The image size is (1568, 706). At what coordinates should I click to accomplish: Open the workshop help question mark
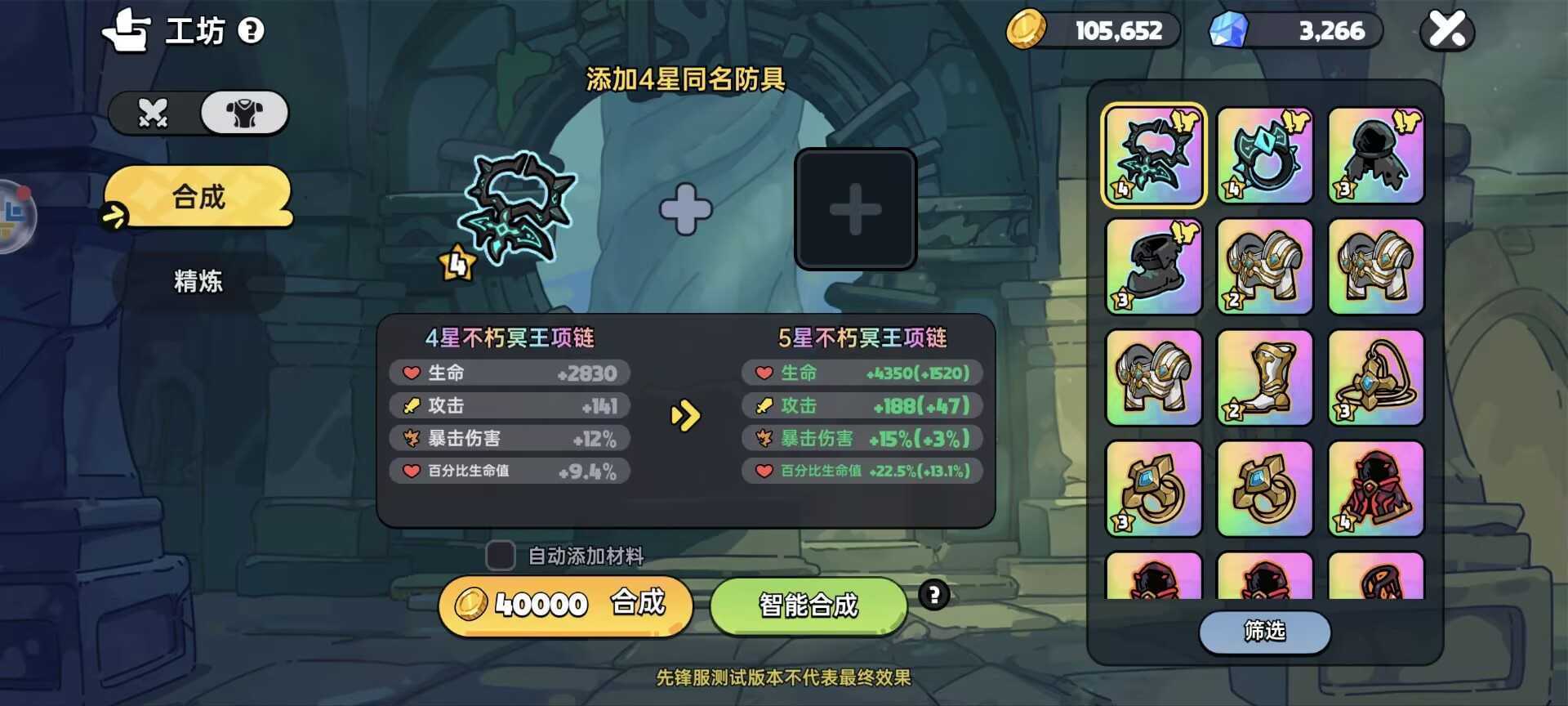251,31
